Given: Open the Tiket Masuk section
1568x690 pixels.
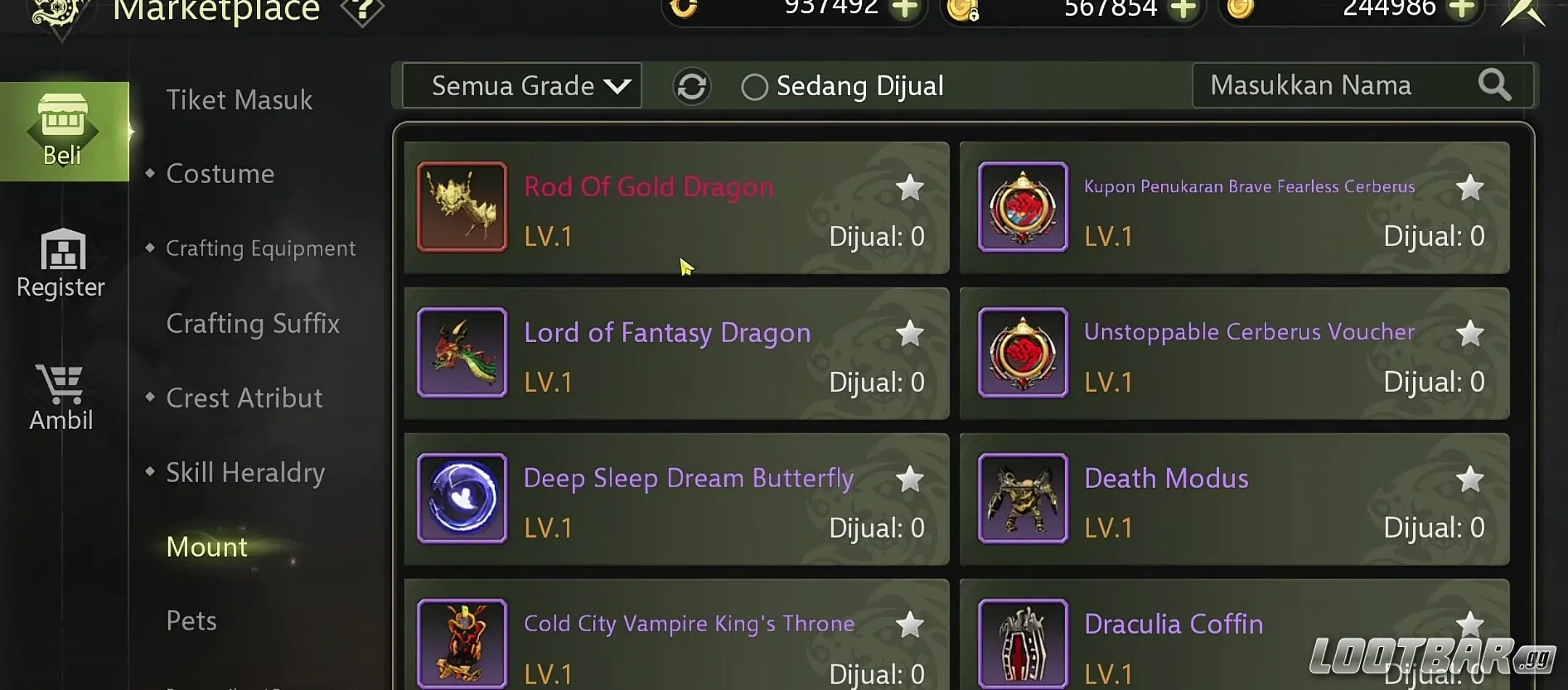Looking at the screenshot, I should coord(240,99).
